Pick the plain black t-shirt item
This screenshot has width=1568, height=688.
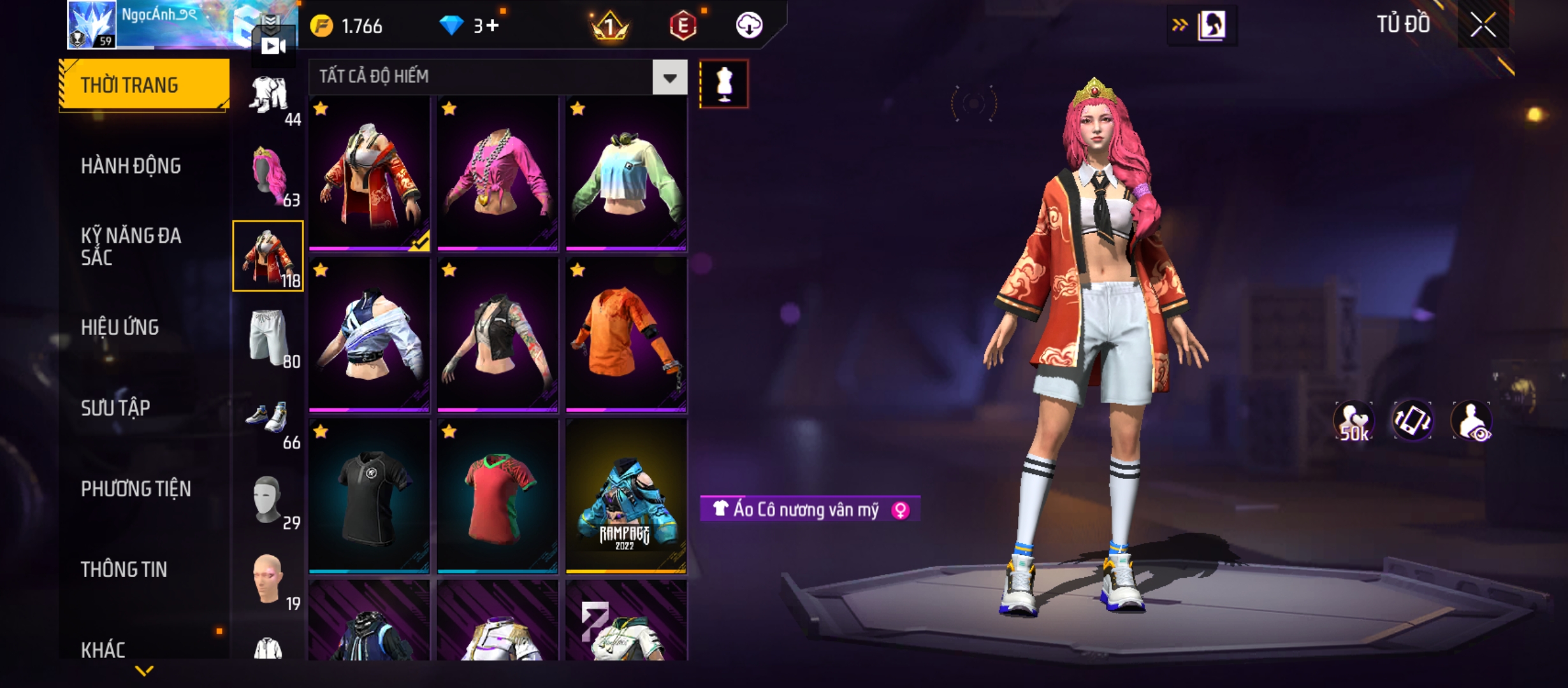coord(369,496)
